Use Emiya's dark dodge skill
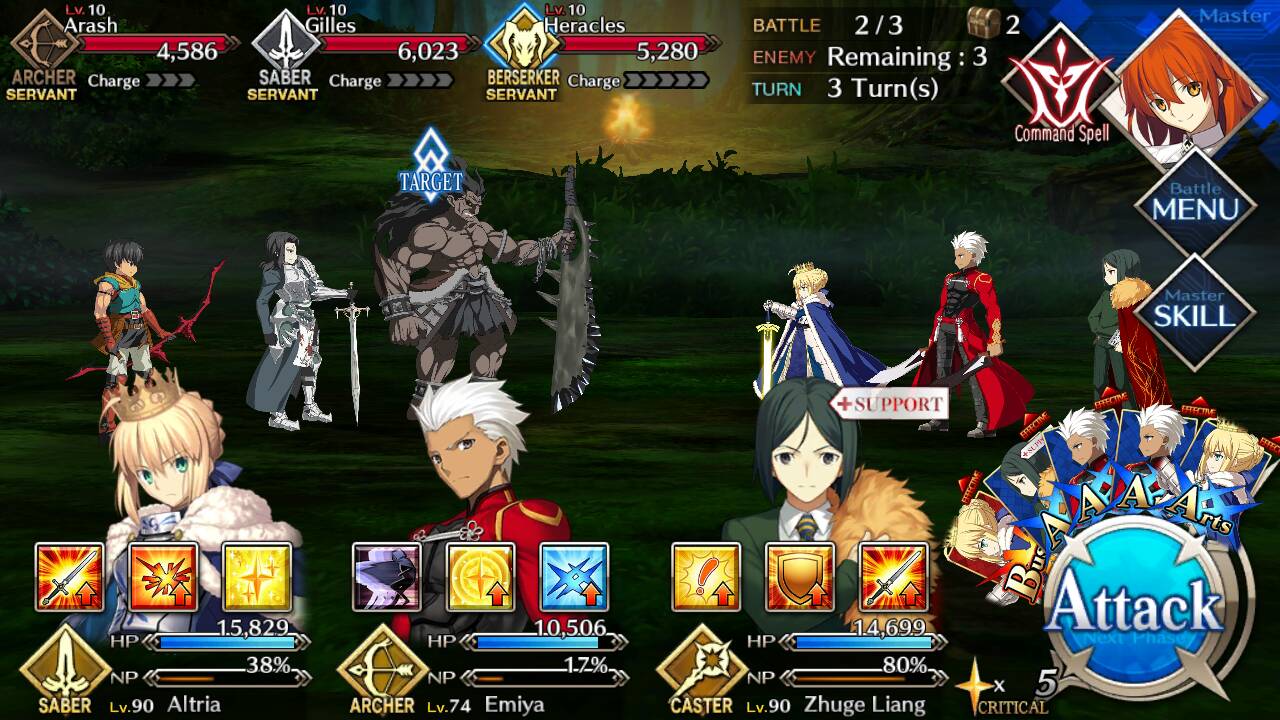The width and height of the screenshot is (1280, 720). (x=387, y=577)
